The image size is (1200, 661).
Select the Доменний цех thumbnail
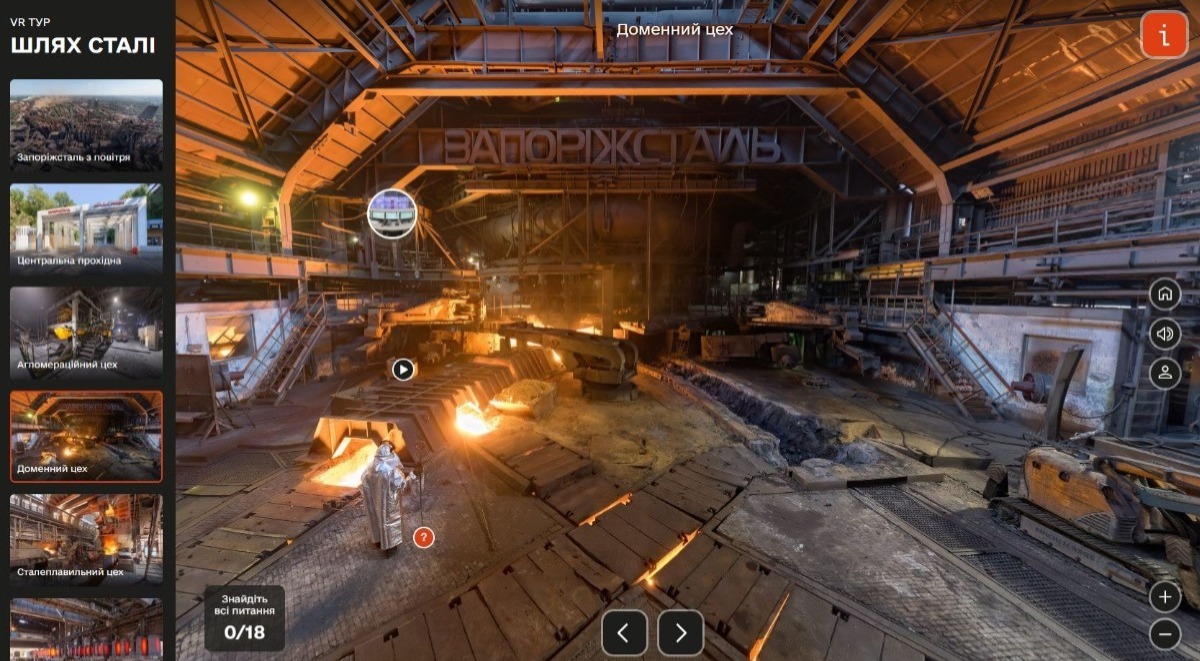pyautogui.click(x=86, y=437)
